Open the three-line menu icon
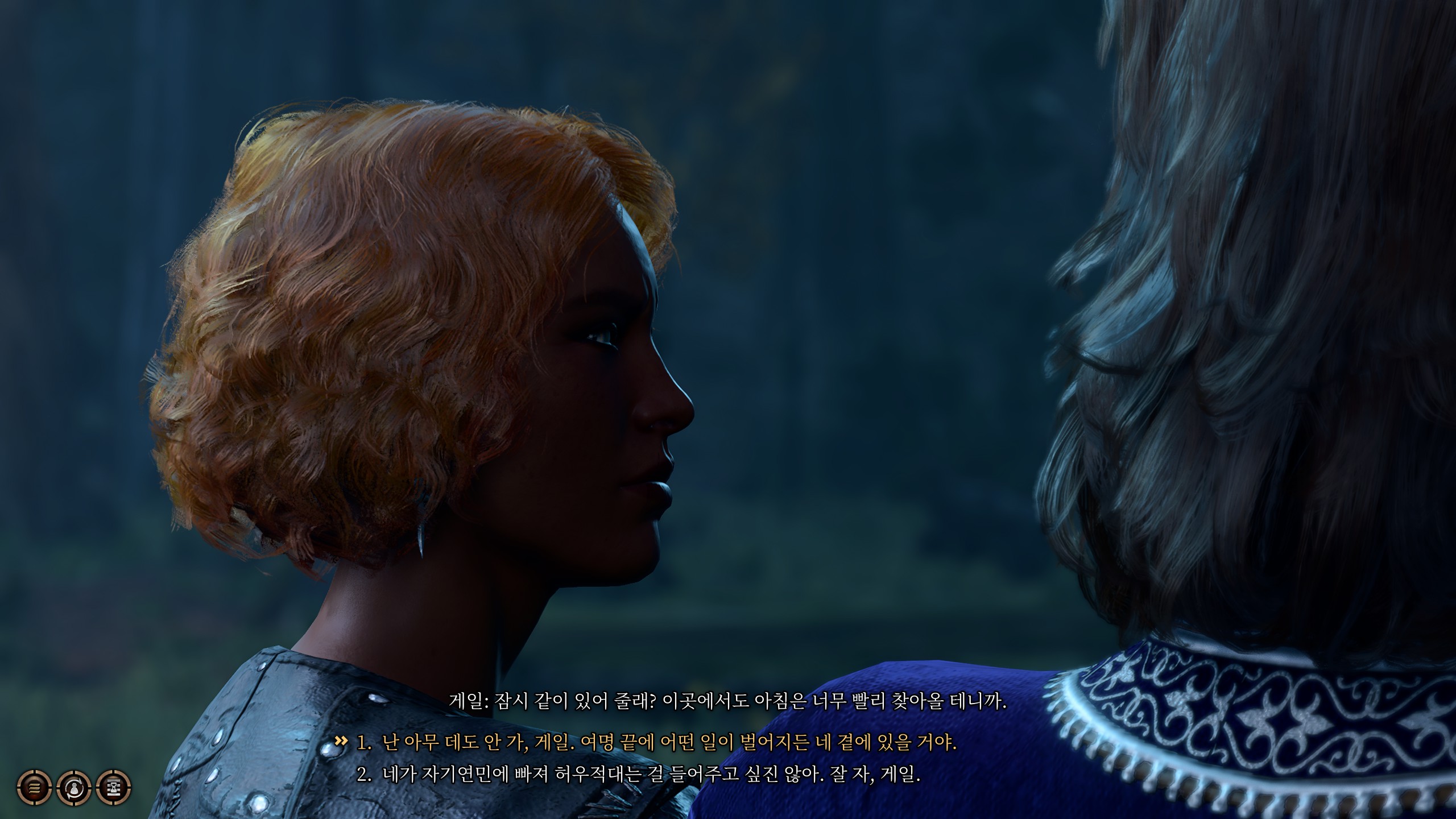Viewport: 1456px width, 819px height. click(x=34, y=788)
